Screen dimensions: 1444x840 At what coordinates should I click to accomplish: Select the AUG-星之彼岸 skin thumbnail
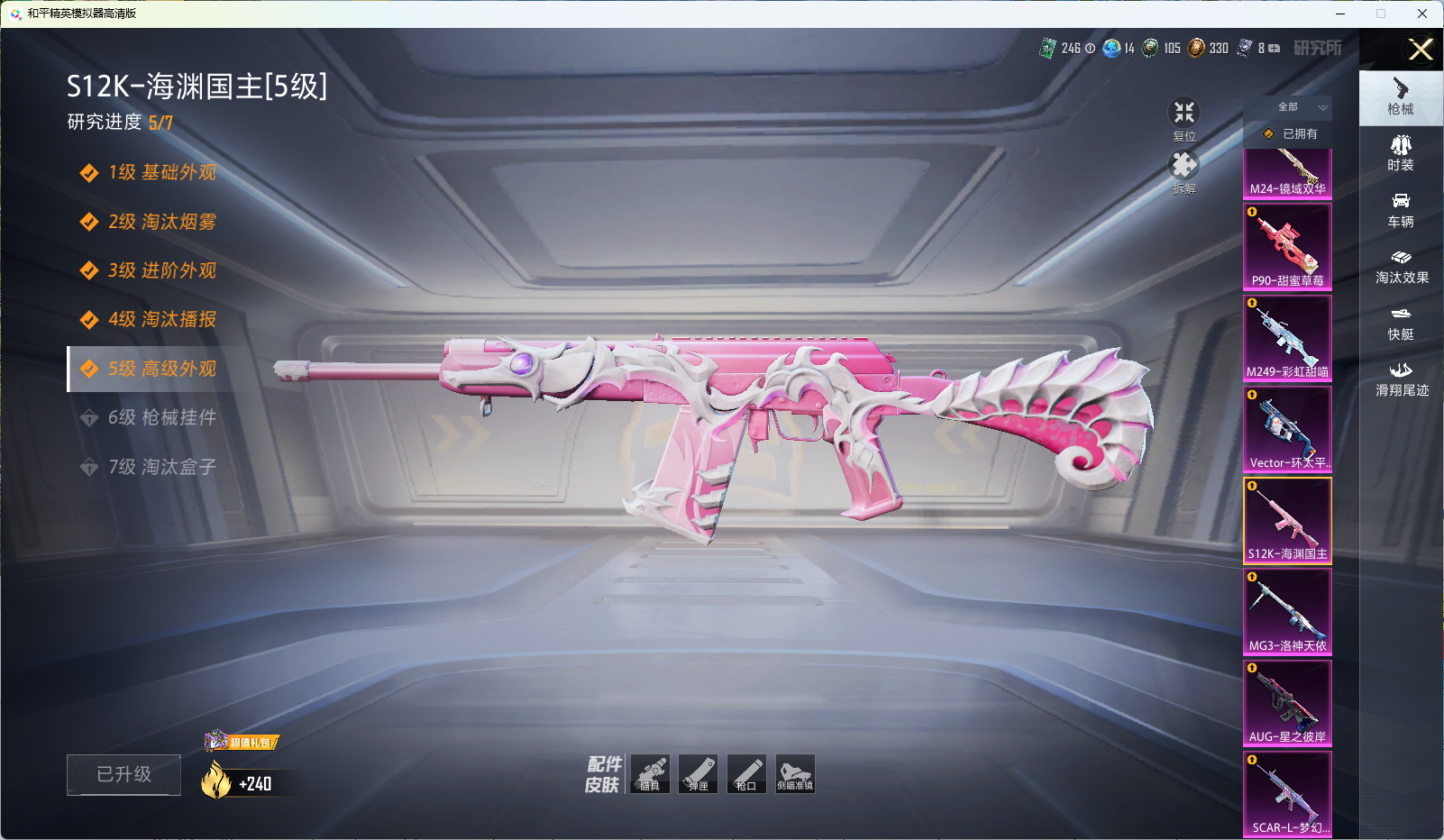[1287, 702]
